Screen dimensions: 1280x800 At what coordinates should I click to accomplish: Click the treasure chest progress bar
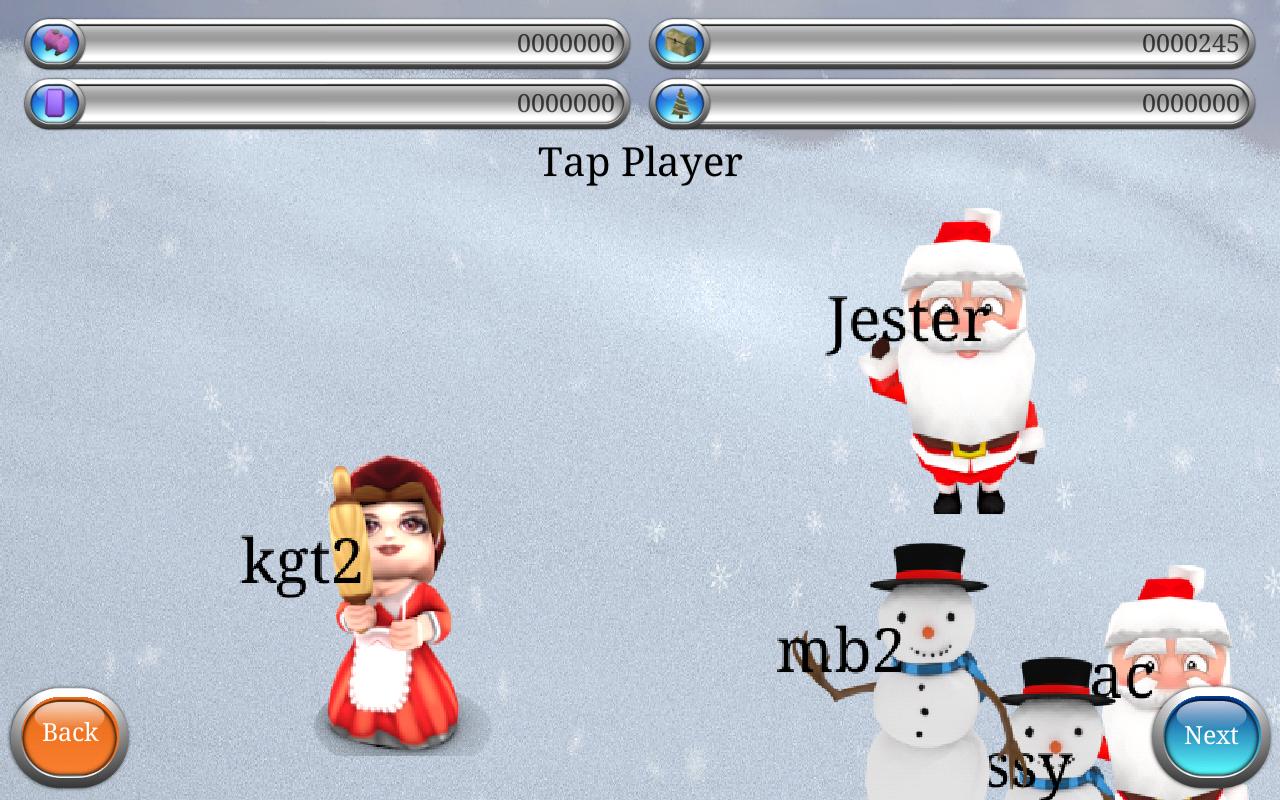tap(950, 42)
